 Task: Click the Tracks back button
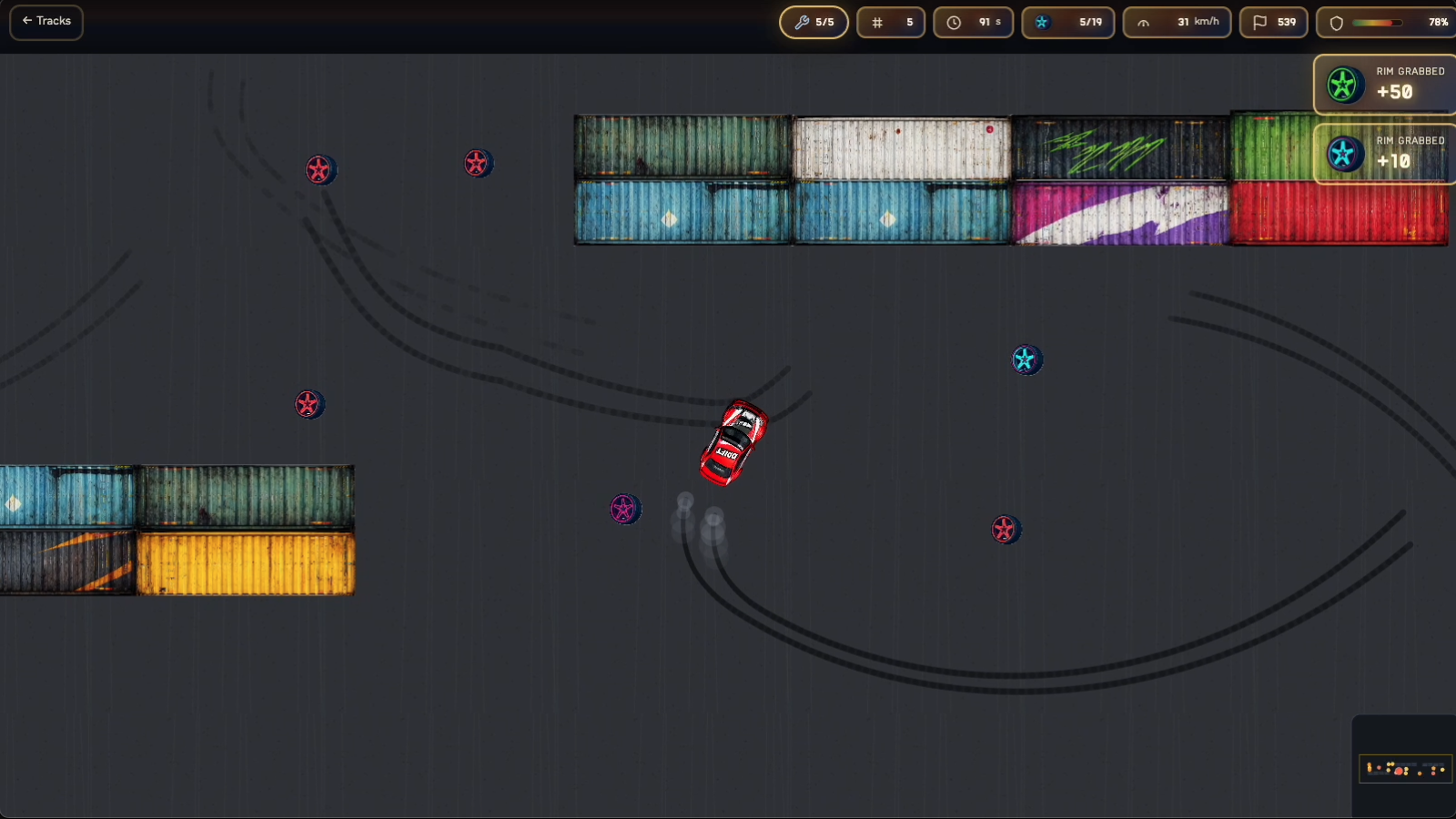45,21
